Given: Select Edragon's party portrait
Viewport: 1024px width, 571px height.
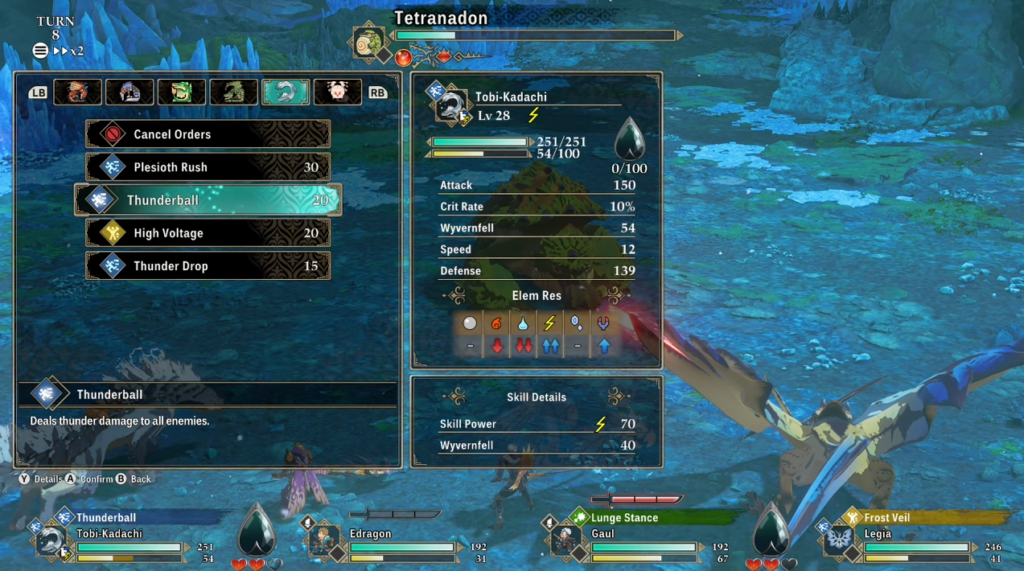Looking at the screenshot, I should coord(321,540).
